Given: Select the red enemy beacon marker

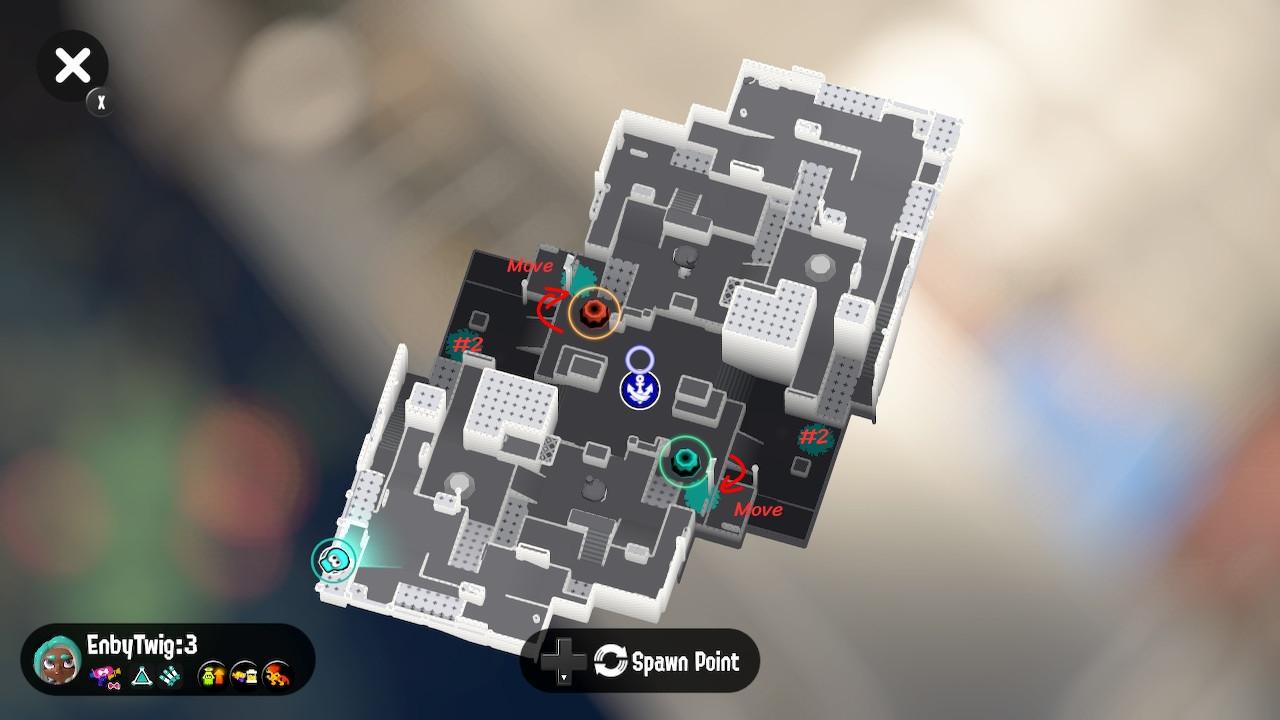Looking at the screenshot, I should click(x=594, y=312).
